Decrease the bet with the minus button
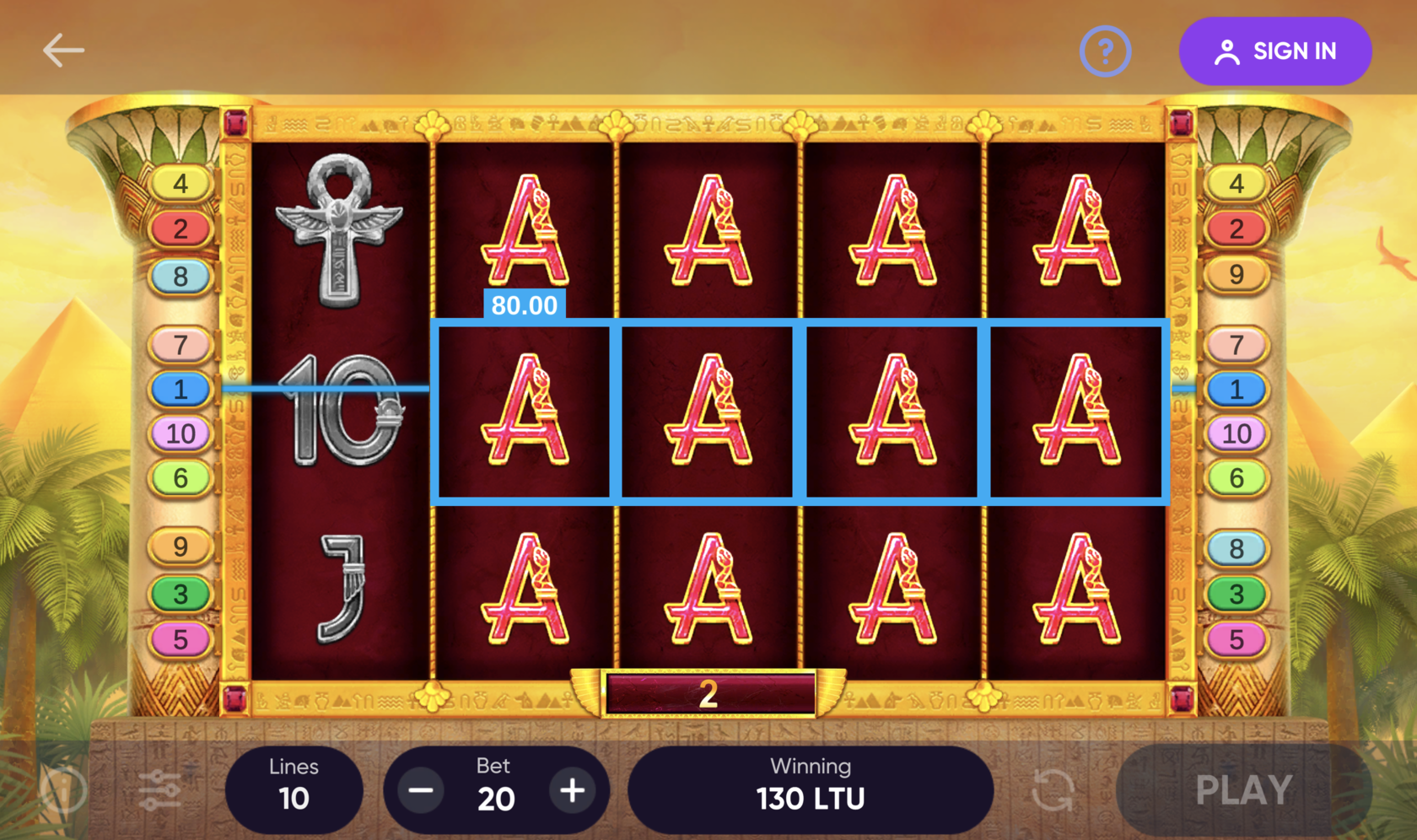This screenshot has width=1417, height=840. tap(420, 791)
